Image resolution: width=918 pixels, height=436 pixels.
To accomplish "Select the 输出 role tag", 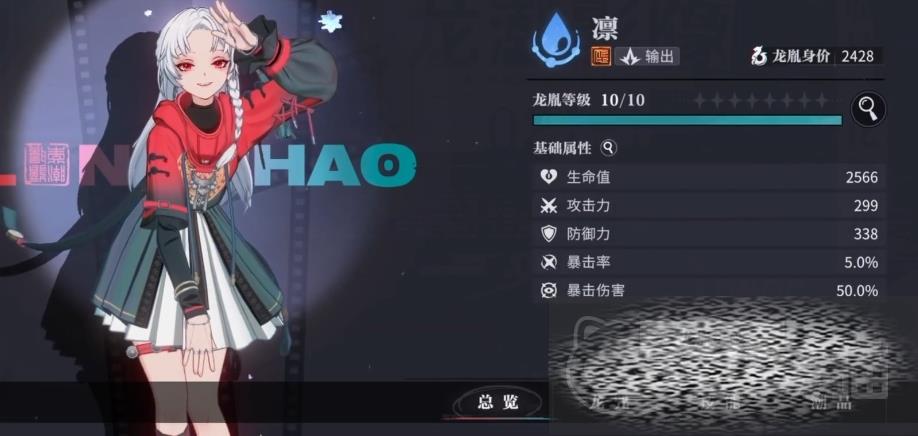I will point(646,57).
